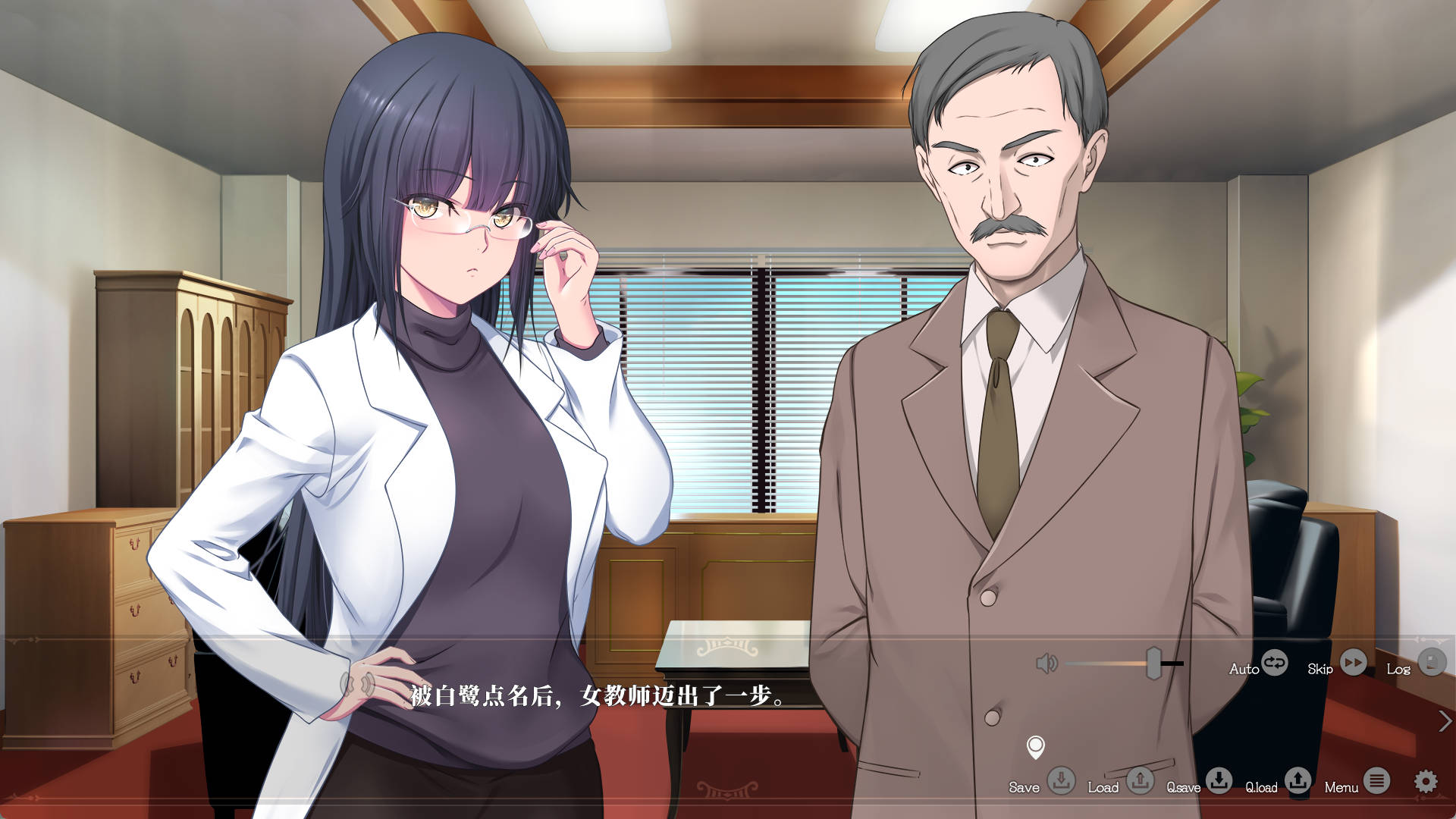Open the Log text entry

(1399, 669)
